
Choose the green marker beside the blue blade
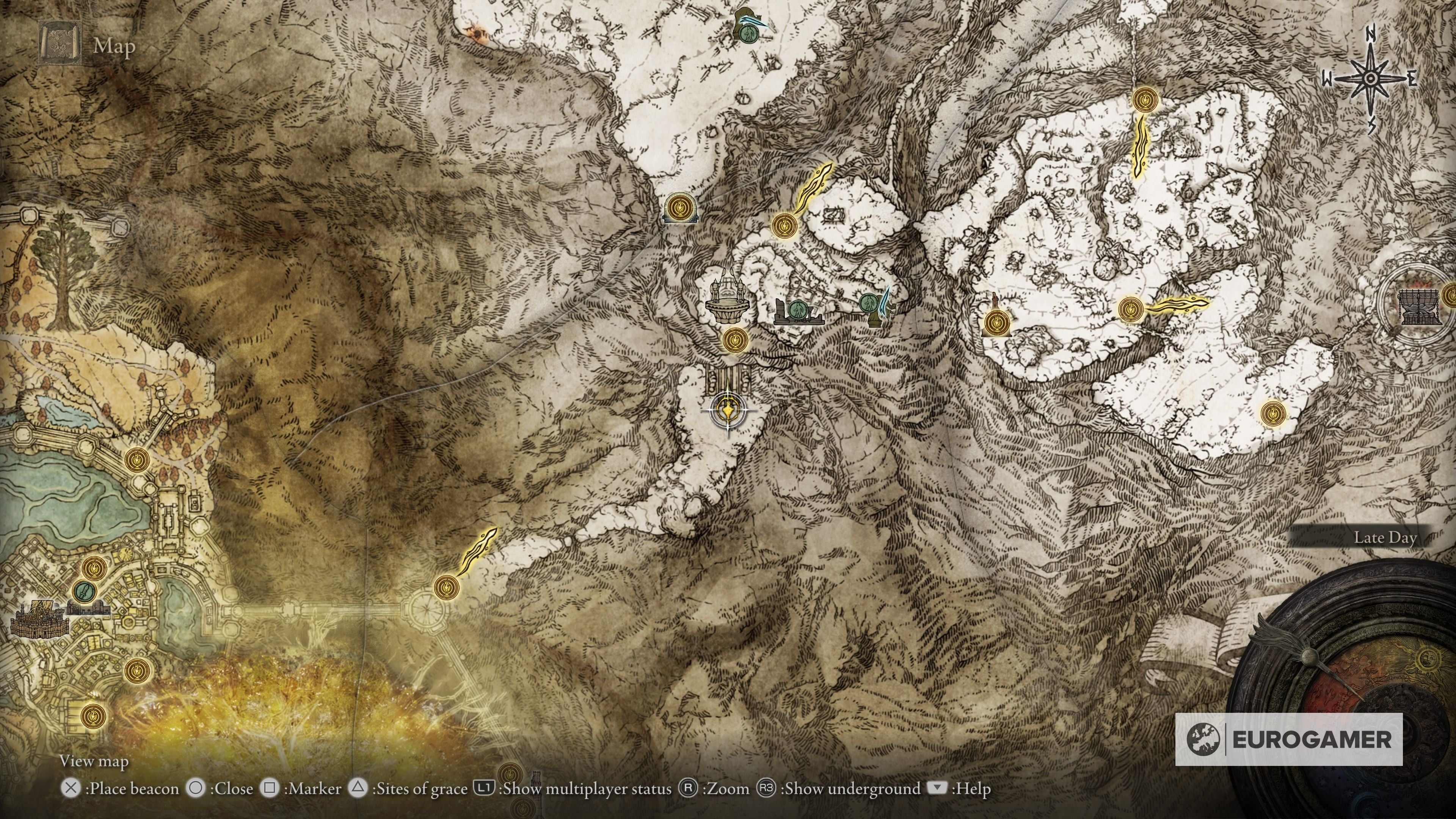pyautogui.click(x=869, y=303)
